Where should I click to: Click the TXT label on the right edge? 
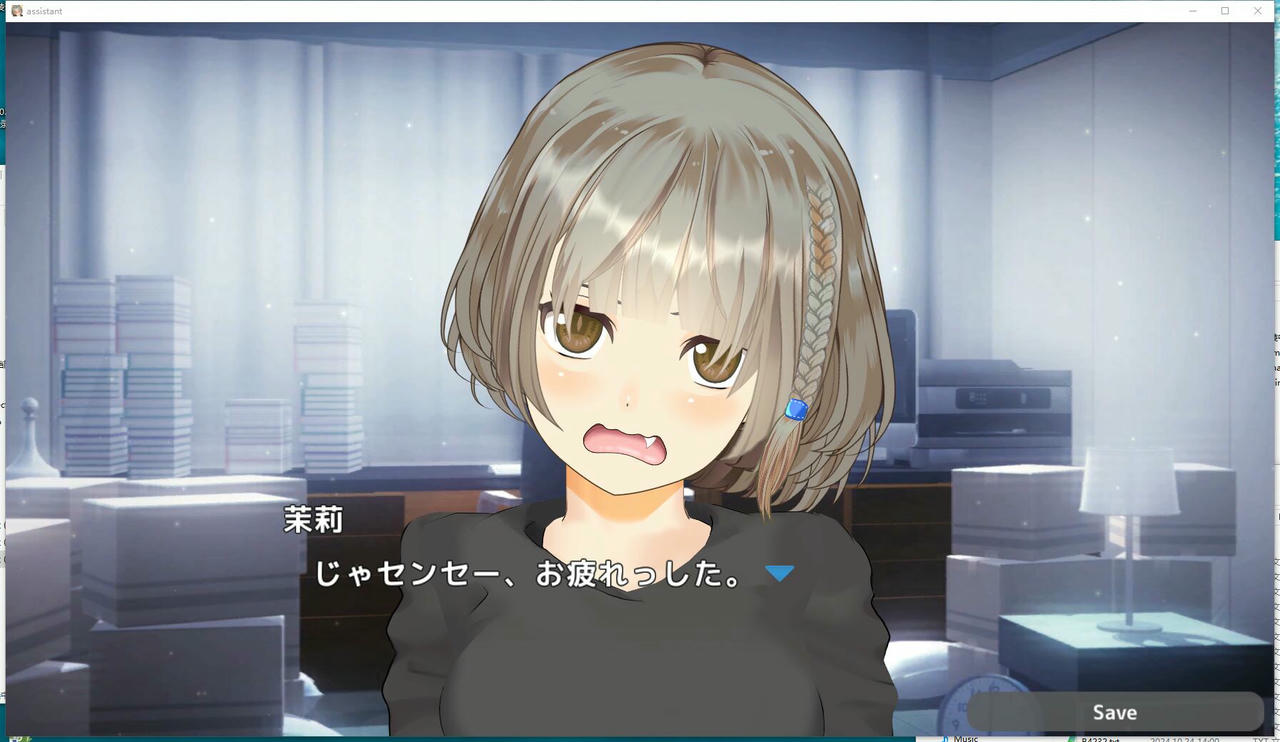[x=1258, y=739]
